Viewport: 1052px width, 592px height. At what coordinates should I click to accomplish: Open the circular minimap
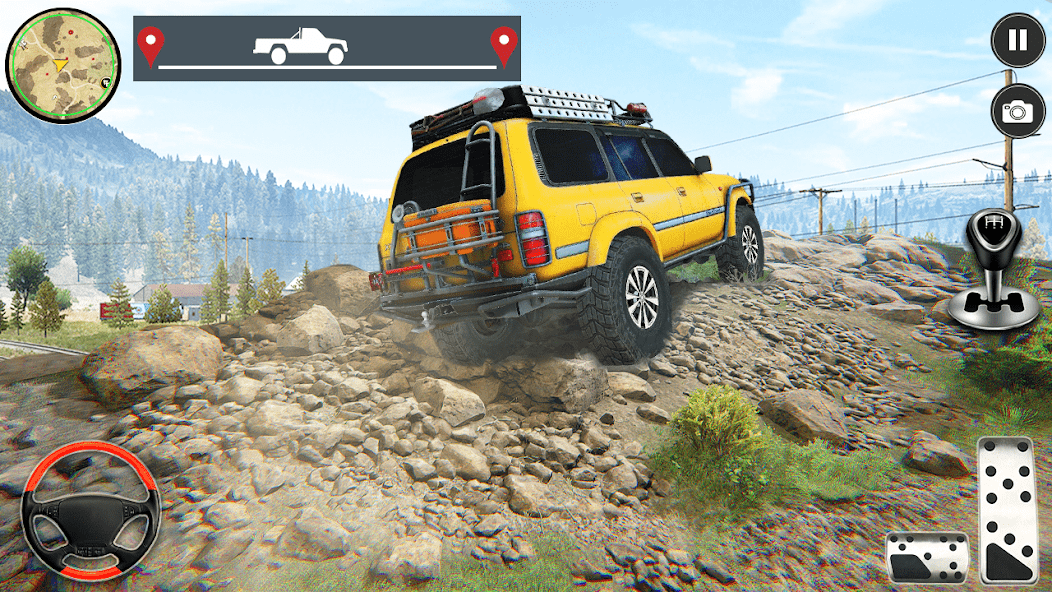63,65
